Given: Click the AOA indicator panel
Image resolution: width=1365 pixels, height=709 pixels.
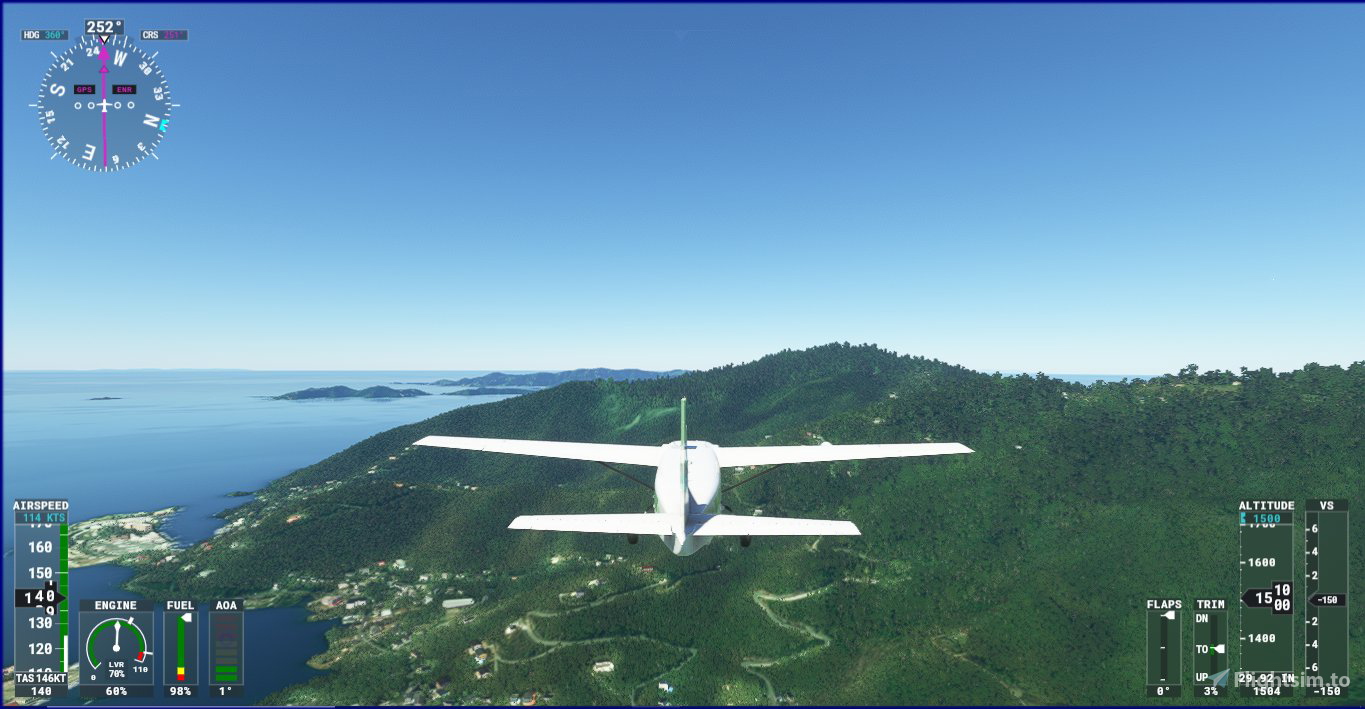Looking at the screenshot, I should (x=227, y=648).
